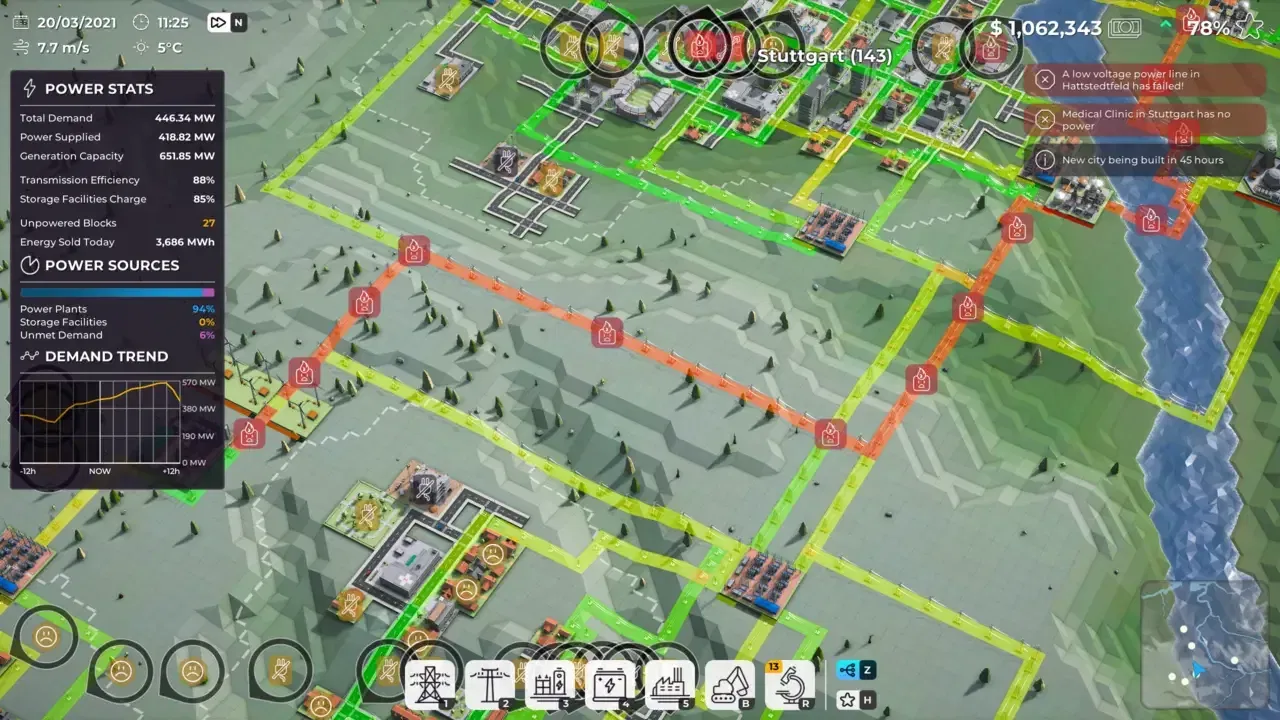The width and height of the screenshot is (1280, 720).
Task: Click the Power Sources distribution bar
Action: [117, 291]
